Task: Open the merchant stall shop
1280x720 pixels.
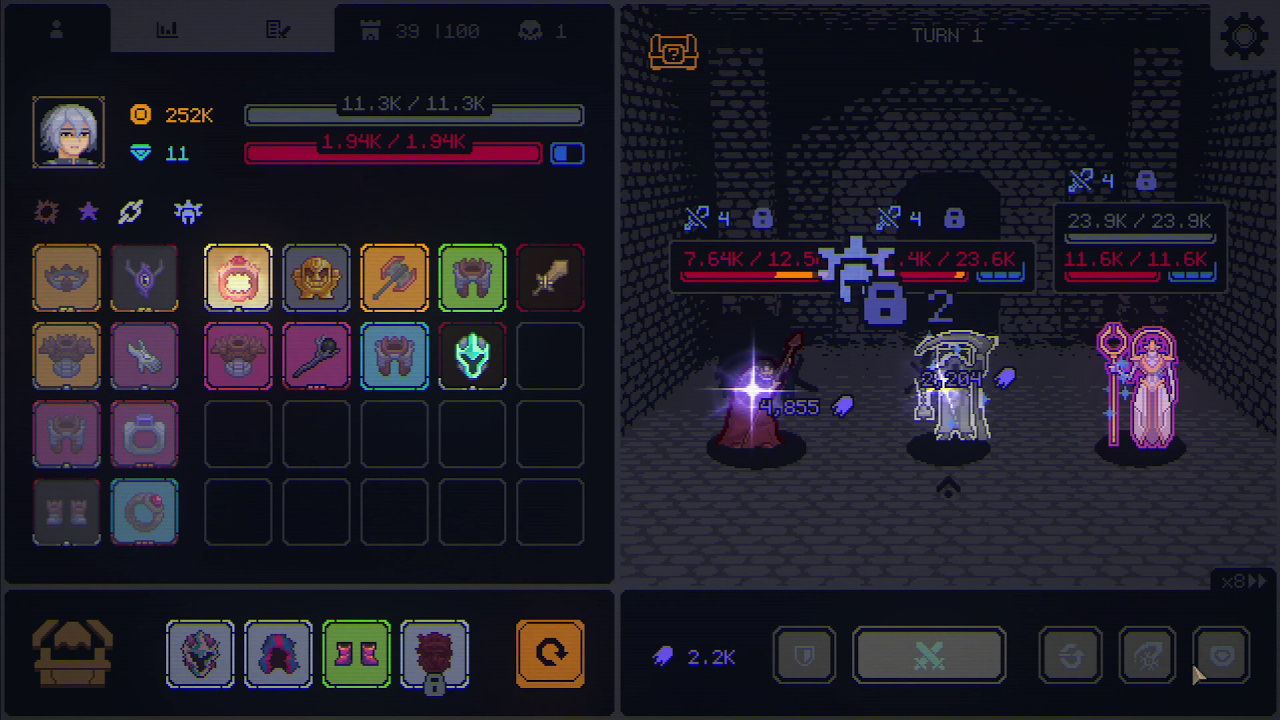Action: [x=72, y=655]
